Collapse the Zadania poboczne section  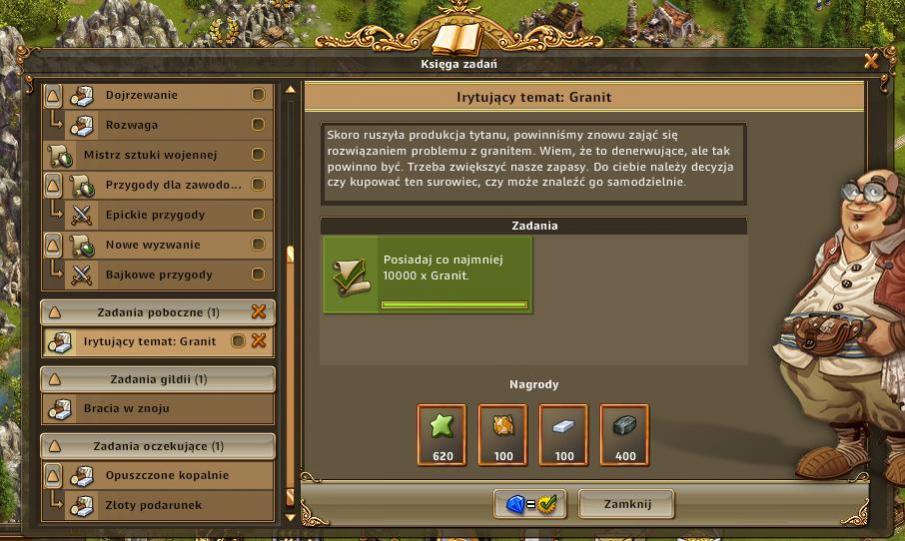coord(53,312)
